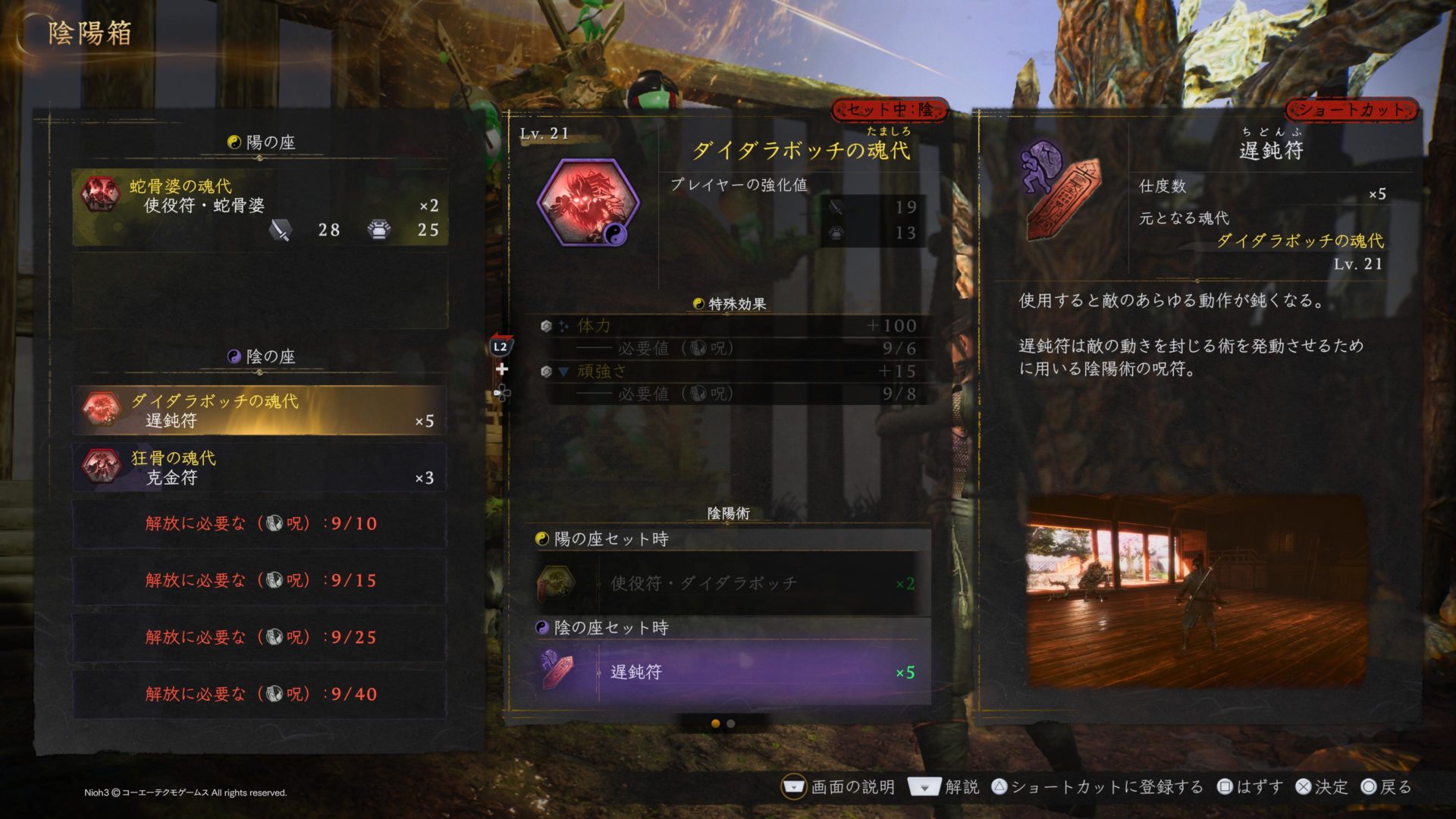
Task: Click the locked slot requiring 9/25 呪
Action: point(259,637)
